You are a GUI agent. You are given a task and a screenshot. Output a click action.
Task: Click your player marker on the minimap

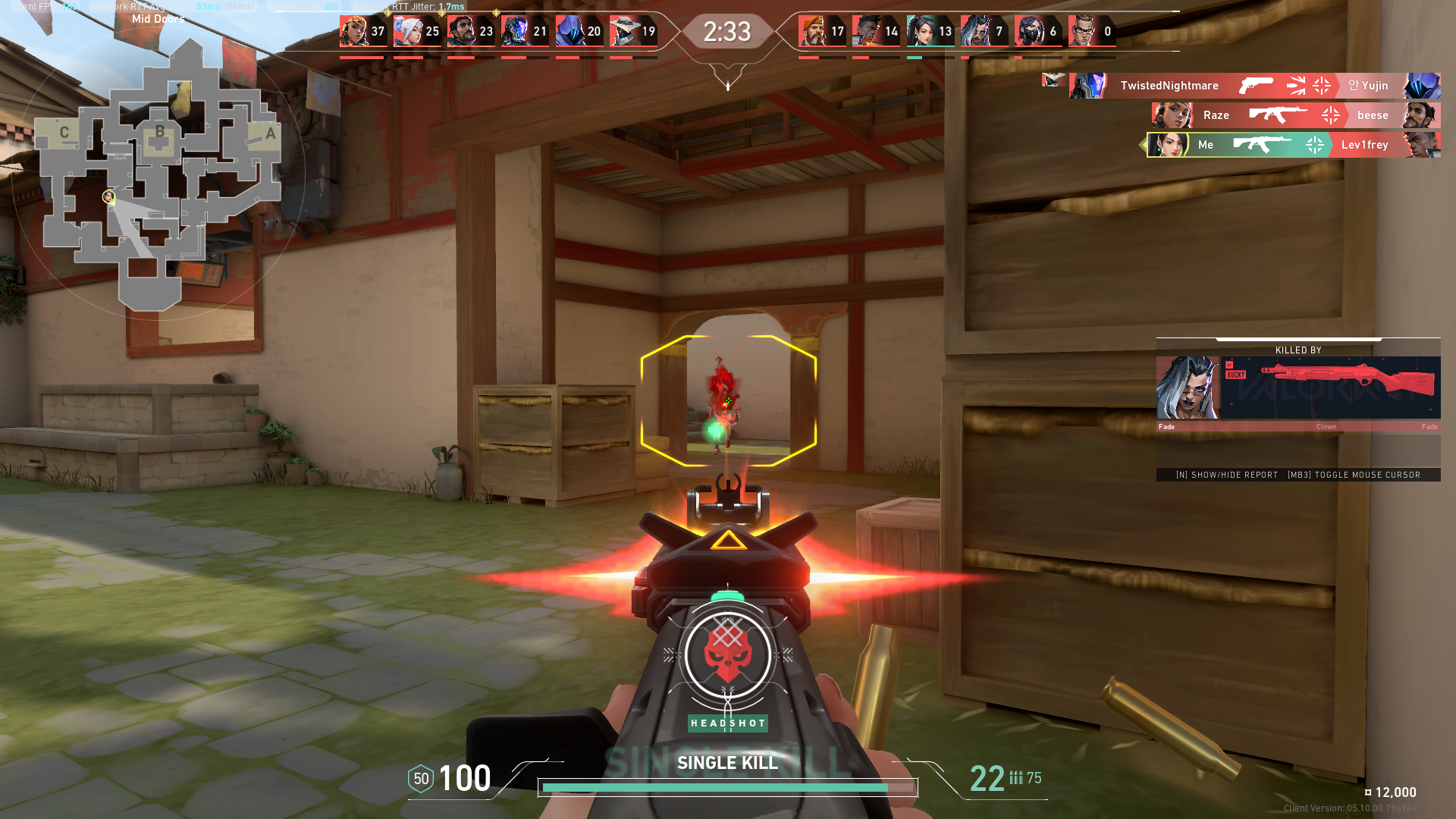tap(109, 197)
